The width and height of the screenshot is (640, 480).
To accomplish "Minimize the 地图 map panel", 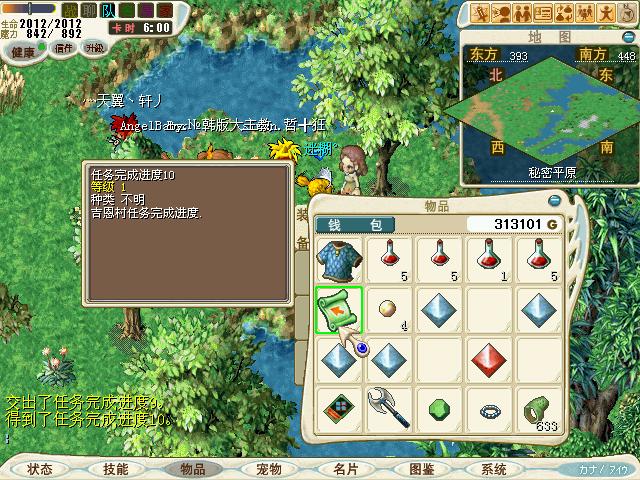I will [628, 37].
